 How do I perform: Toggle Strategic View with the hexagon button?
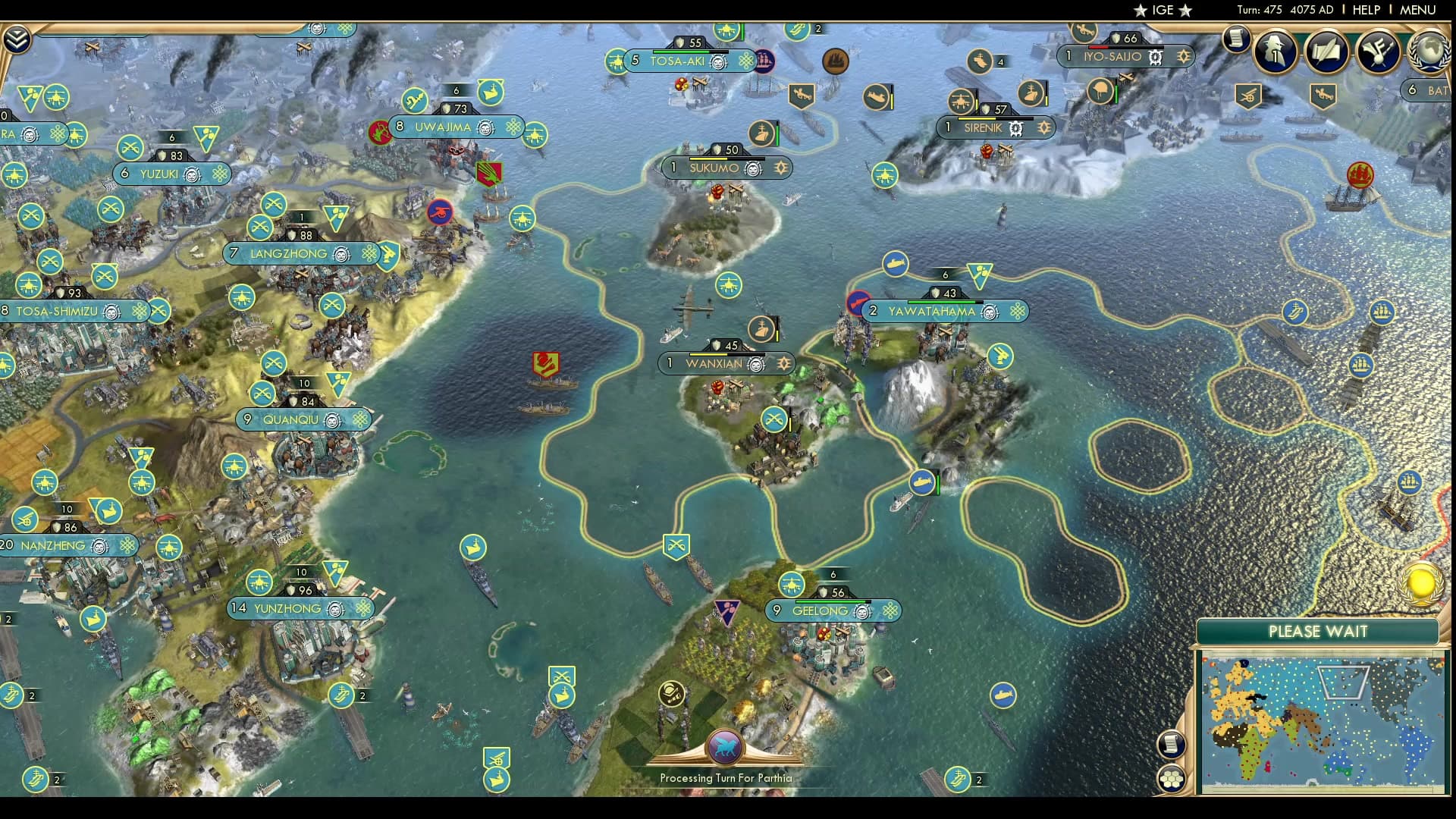point(1172,777)
